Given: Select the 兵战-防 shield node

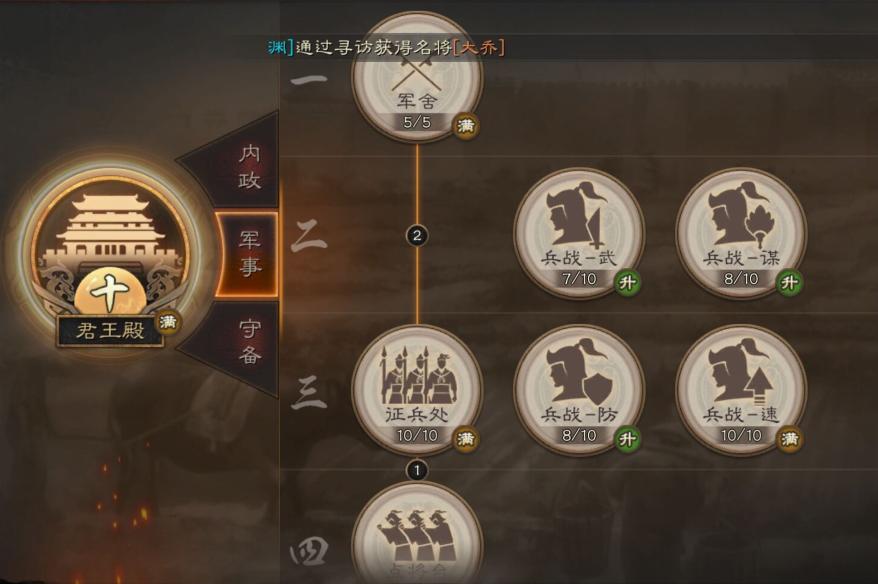Looking at the screenshot, I should click(579, 388).
